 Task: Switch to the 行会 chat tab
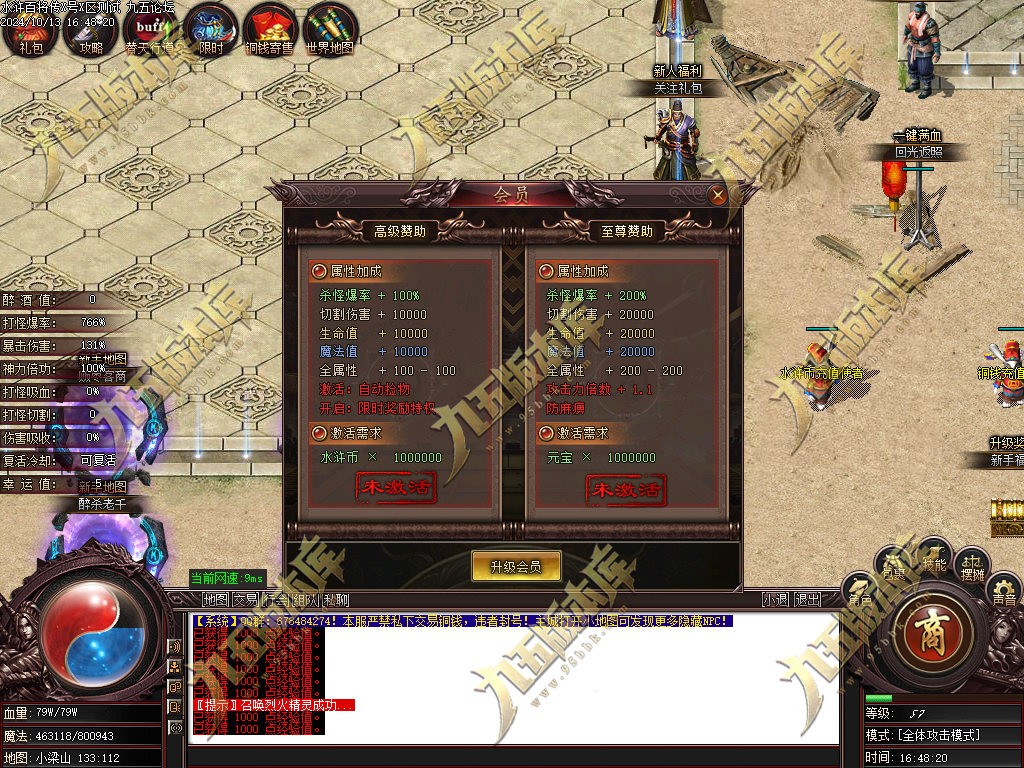coord(275,600)
